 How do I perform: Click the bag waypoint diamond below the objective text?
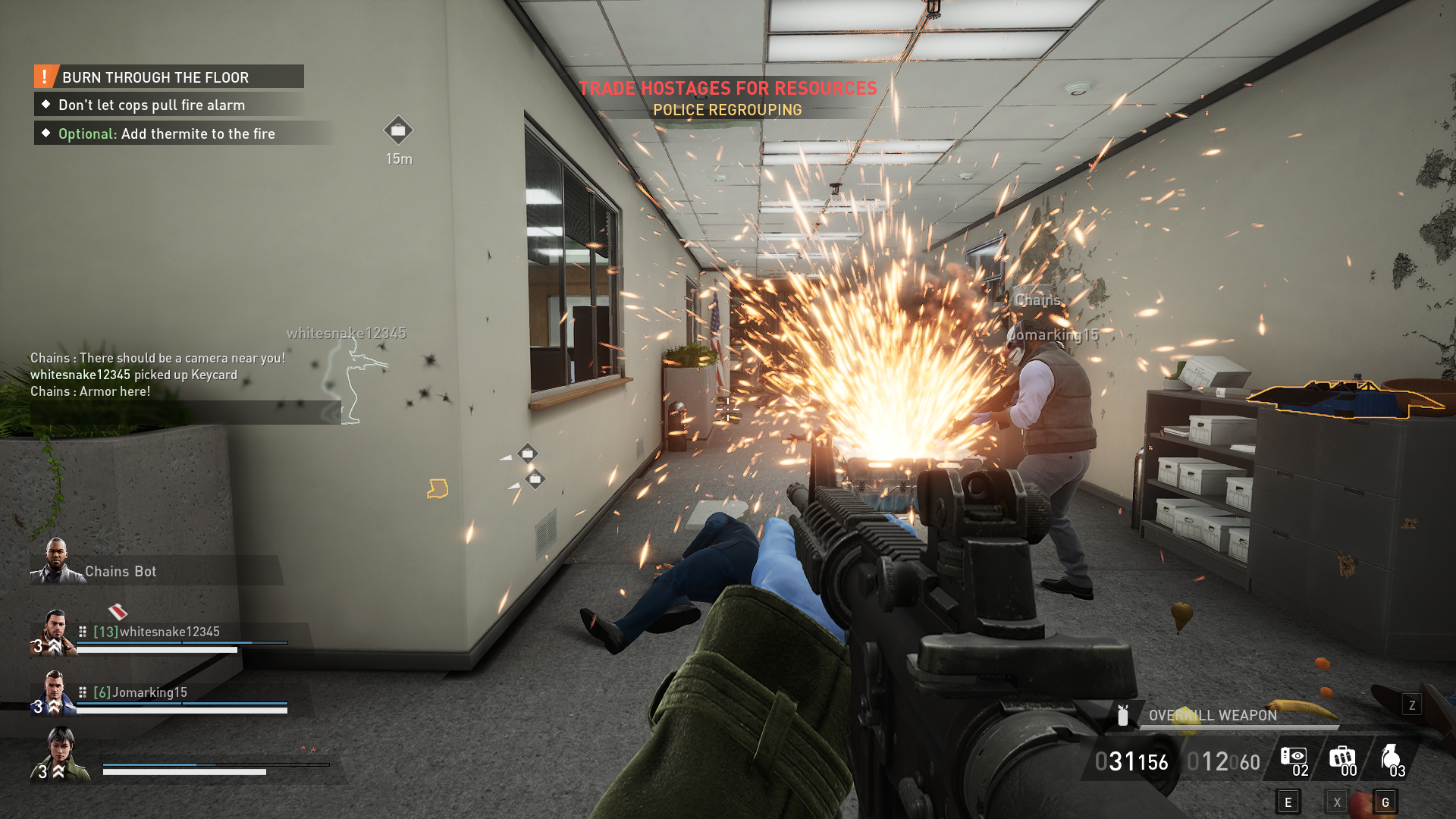tap(398, 130)
